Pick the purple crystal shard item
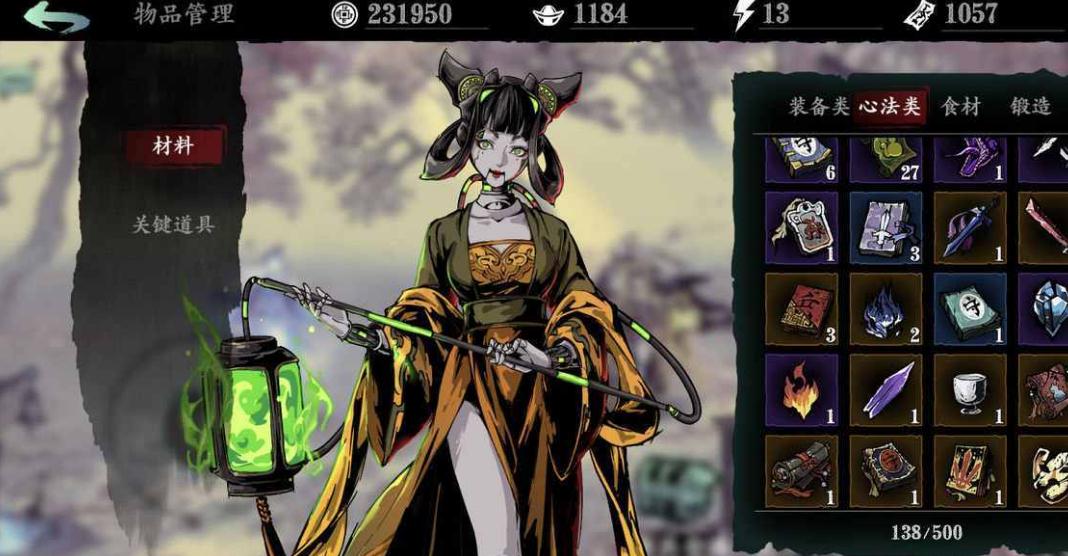Screen dimensions: 1068x556 pyautogui.click(x=886, y=389)
